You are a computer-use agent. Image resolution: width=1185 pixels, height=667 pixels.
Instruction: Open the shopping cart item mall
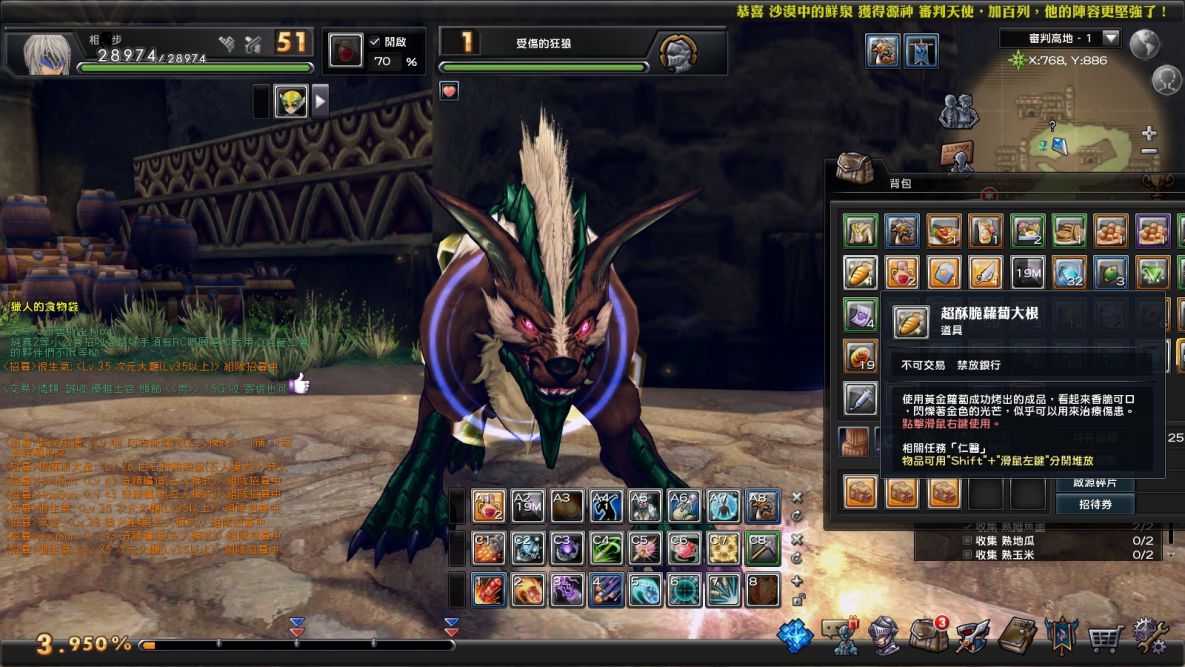1105,636
